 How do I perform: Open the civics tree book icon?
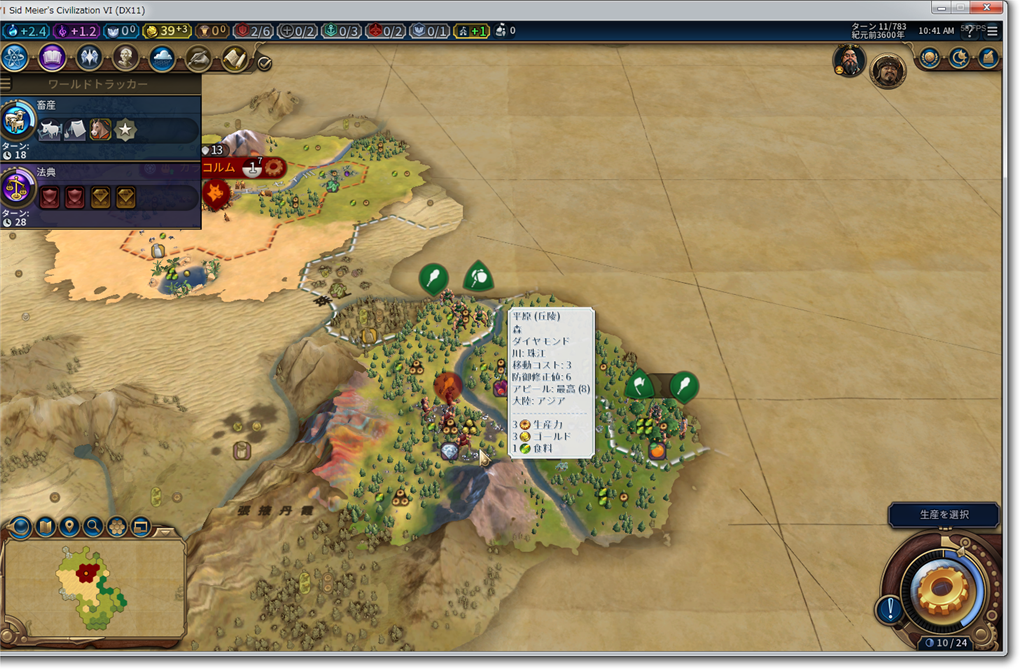point(52,58)
